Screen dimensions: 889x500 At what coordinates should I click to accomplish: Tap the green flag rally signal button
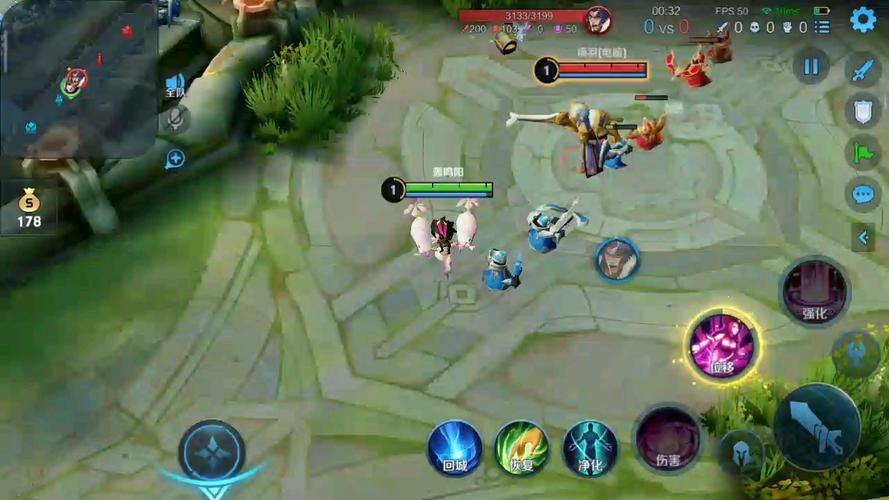point(862,152)
